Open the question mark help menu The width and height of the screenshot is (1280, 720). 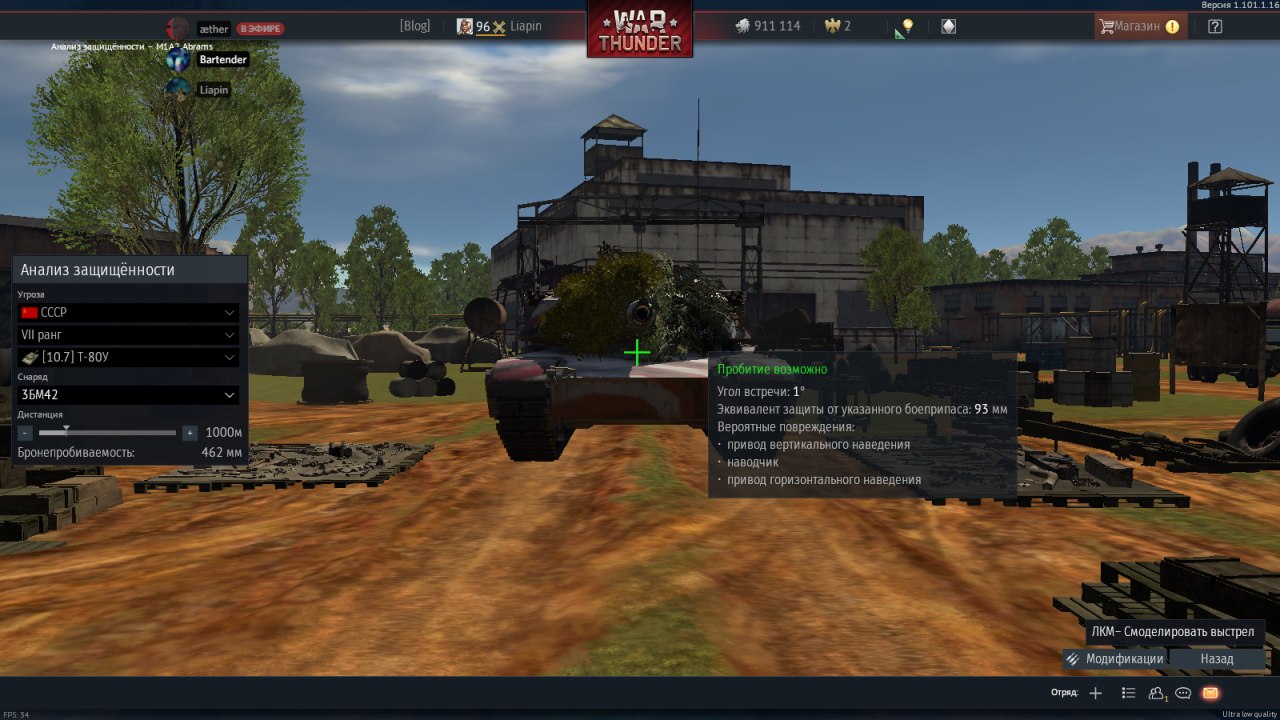(1215, 27)
